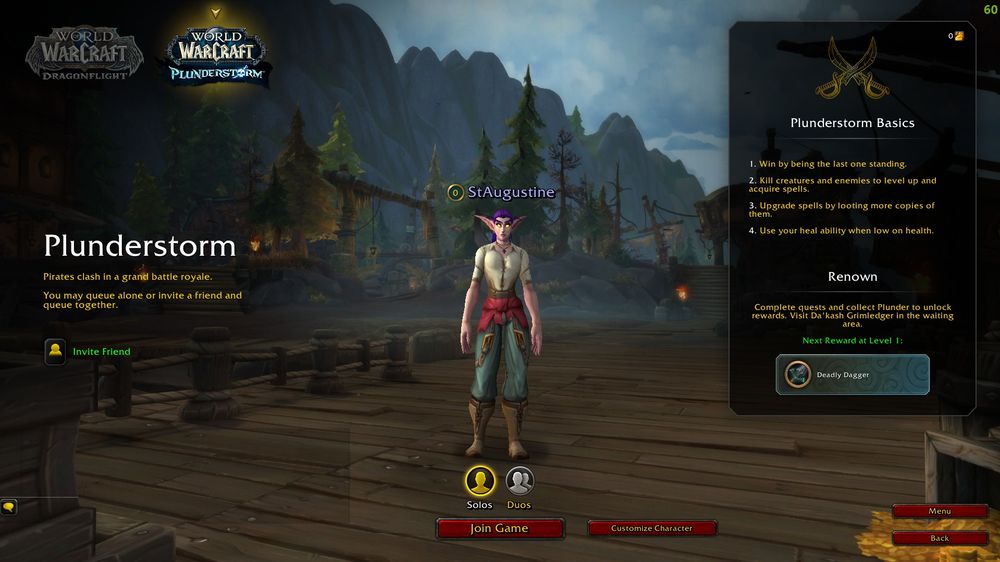The height and width of the screenshot is (562, 1000).
Task: Start the match with Join Game
Action: [x=500, y=528]
